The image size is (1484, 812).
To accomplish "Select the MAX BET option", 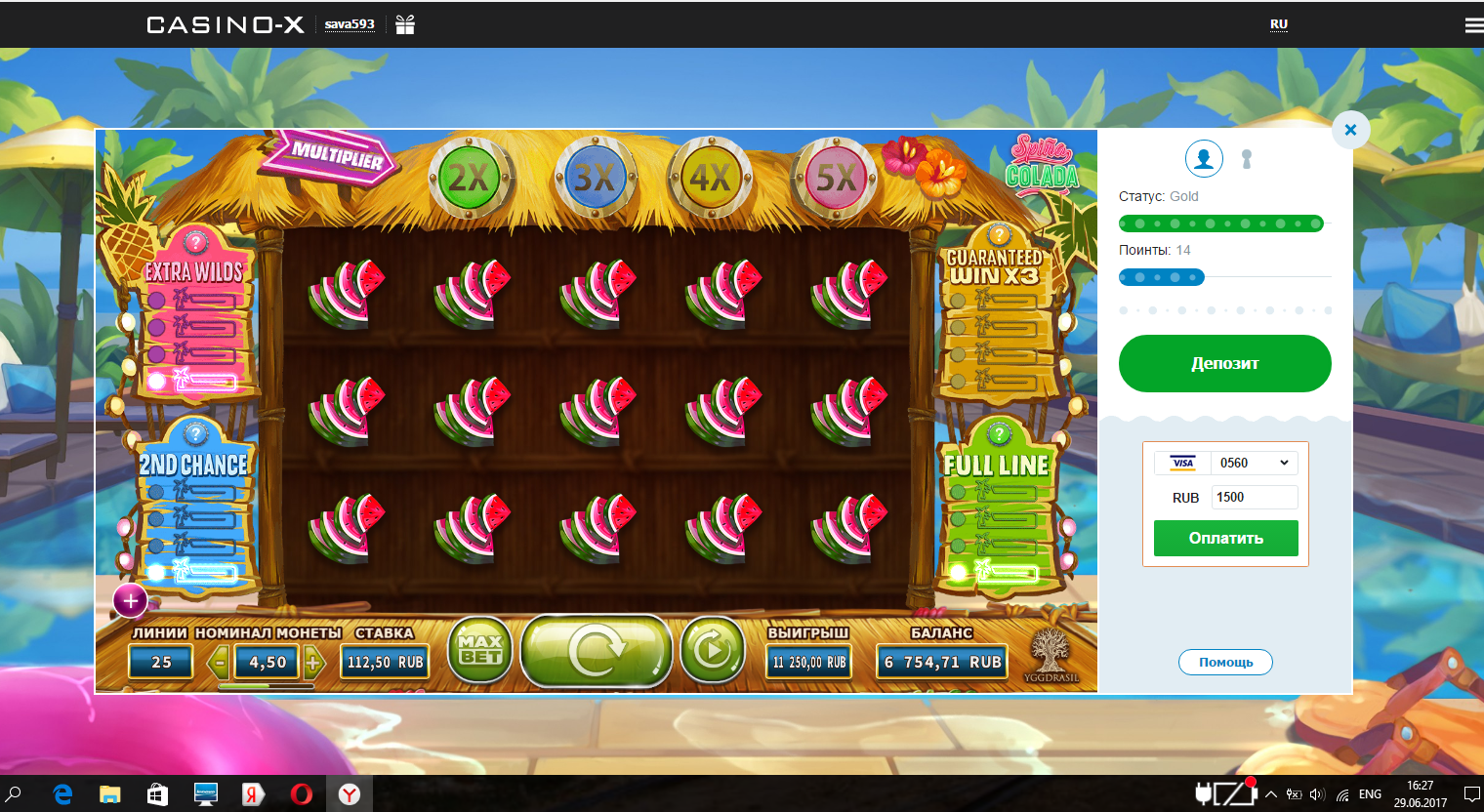I will click(x=479, y=649).
